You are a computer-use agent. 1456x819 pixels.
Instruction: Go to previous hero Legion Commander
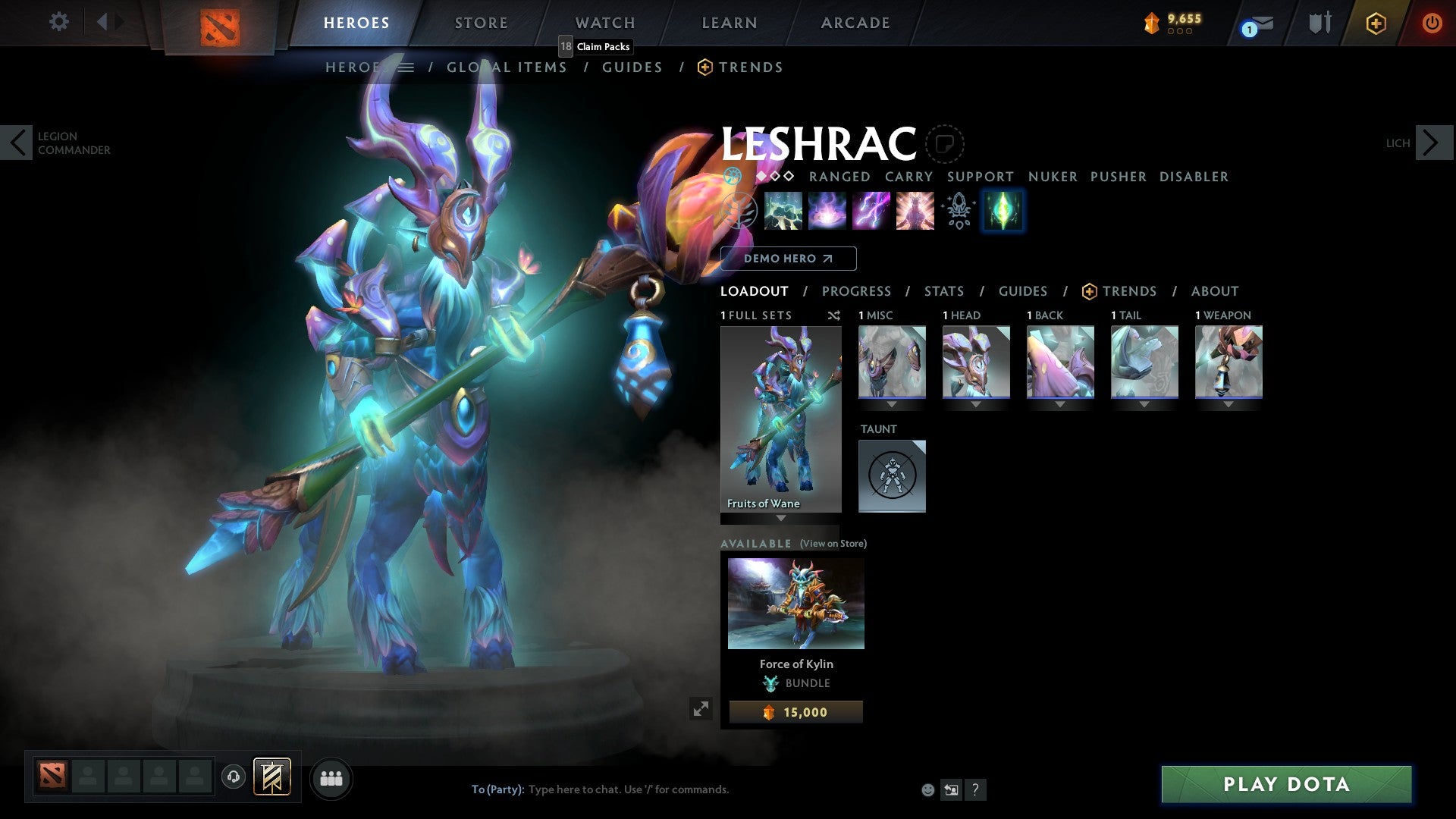(x=17, y=143)
